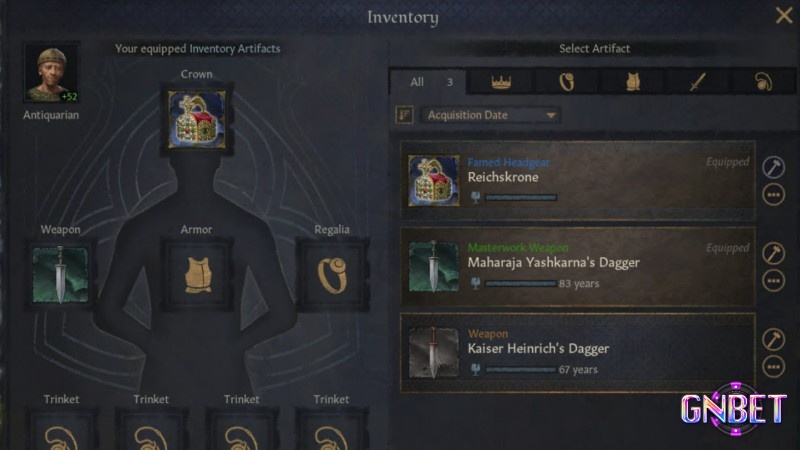800x450 pixels.
Task: Select the Reichskrone artifact row
Action: click(x=580, y=180)
